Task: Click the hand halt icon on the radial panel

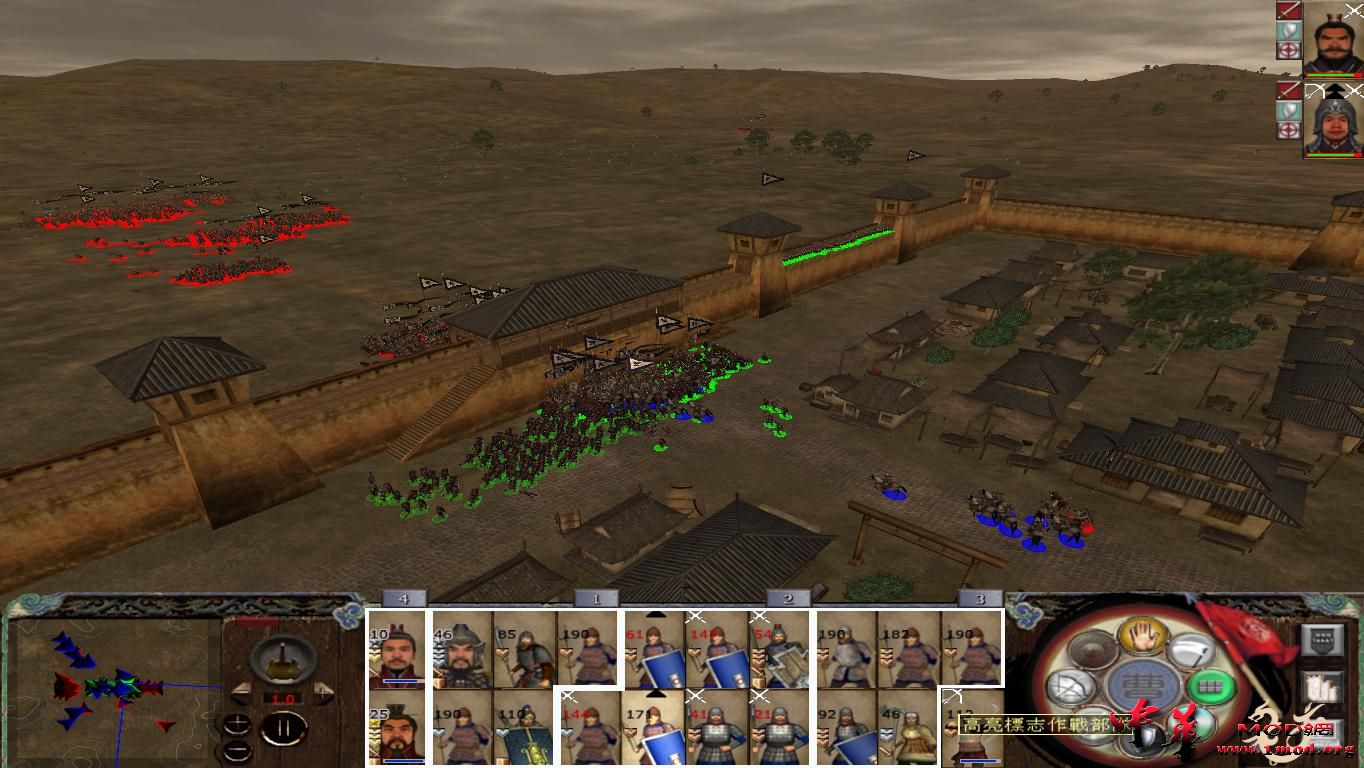Action: click(x=1142, y=638)
